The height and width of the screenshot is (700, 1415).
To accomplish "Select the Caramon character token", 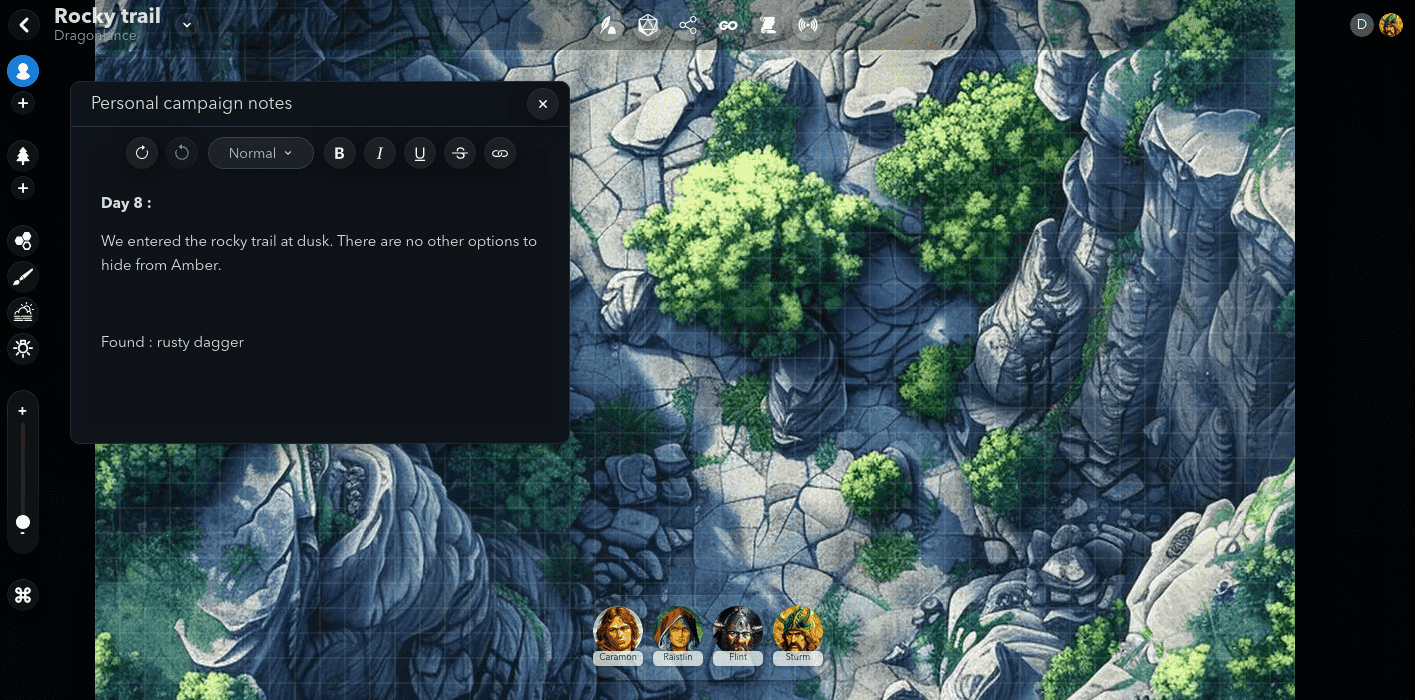I will [618, 631].
